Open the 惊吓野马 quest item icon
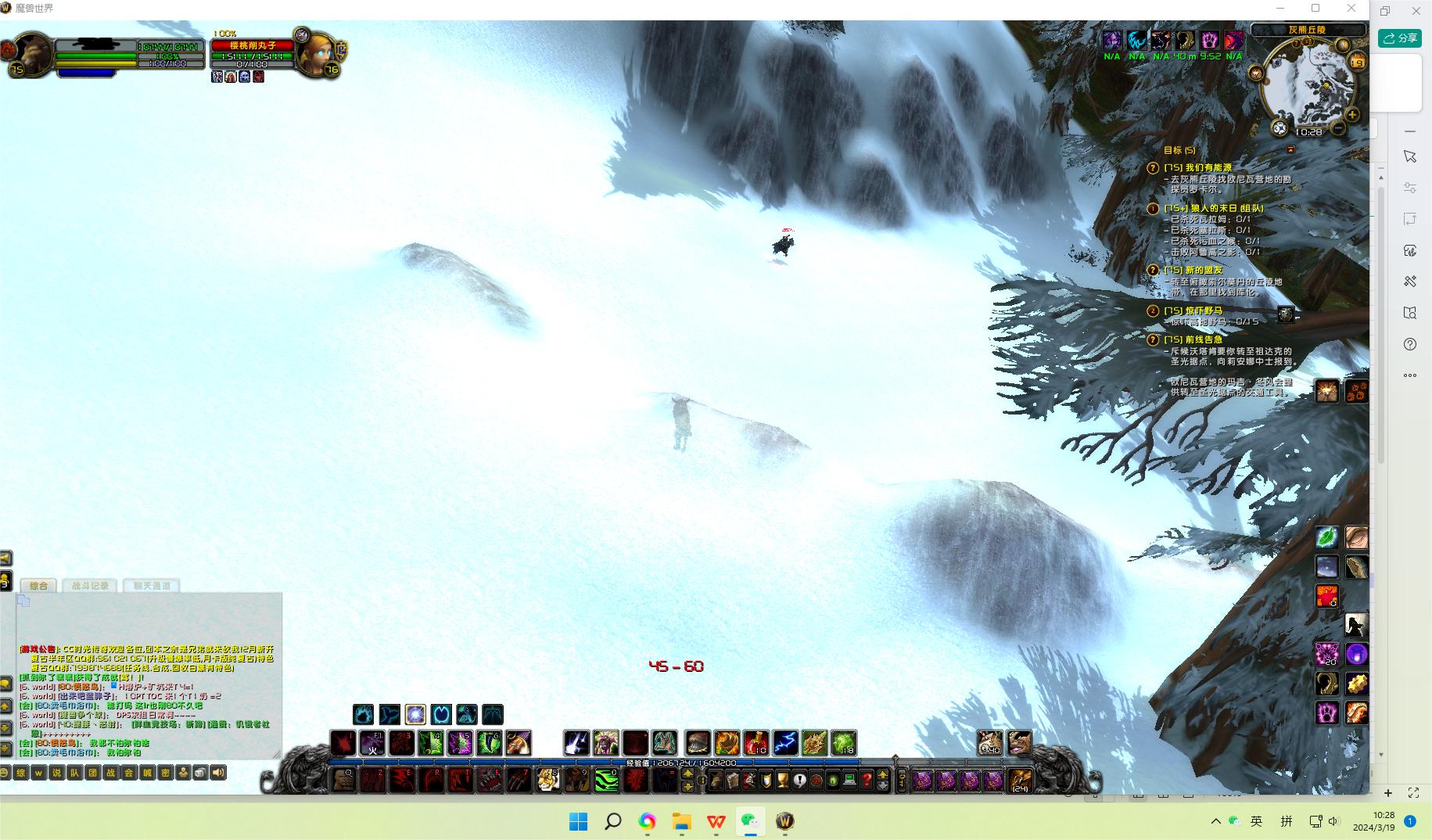Viewport: 1432px width, 840px height. 1286,314
